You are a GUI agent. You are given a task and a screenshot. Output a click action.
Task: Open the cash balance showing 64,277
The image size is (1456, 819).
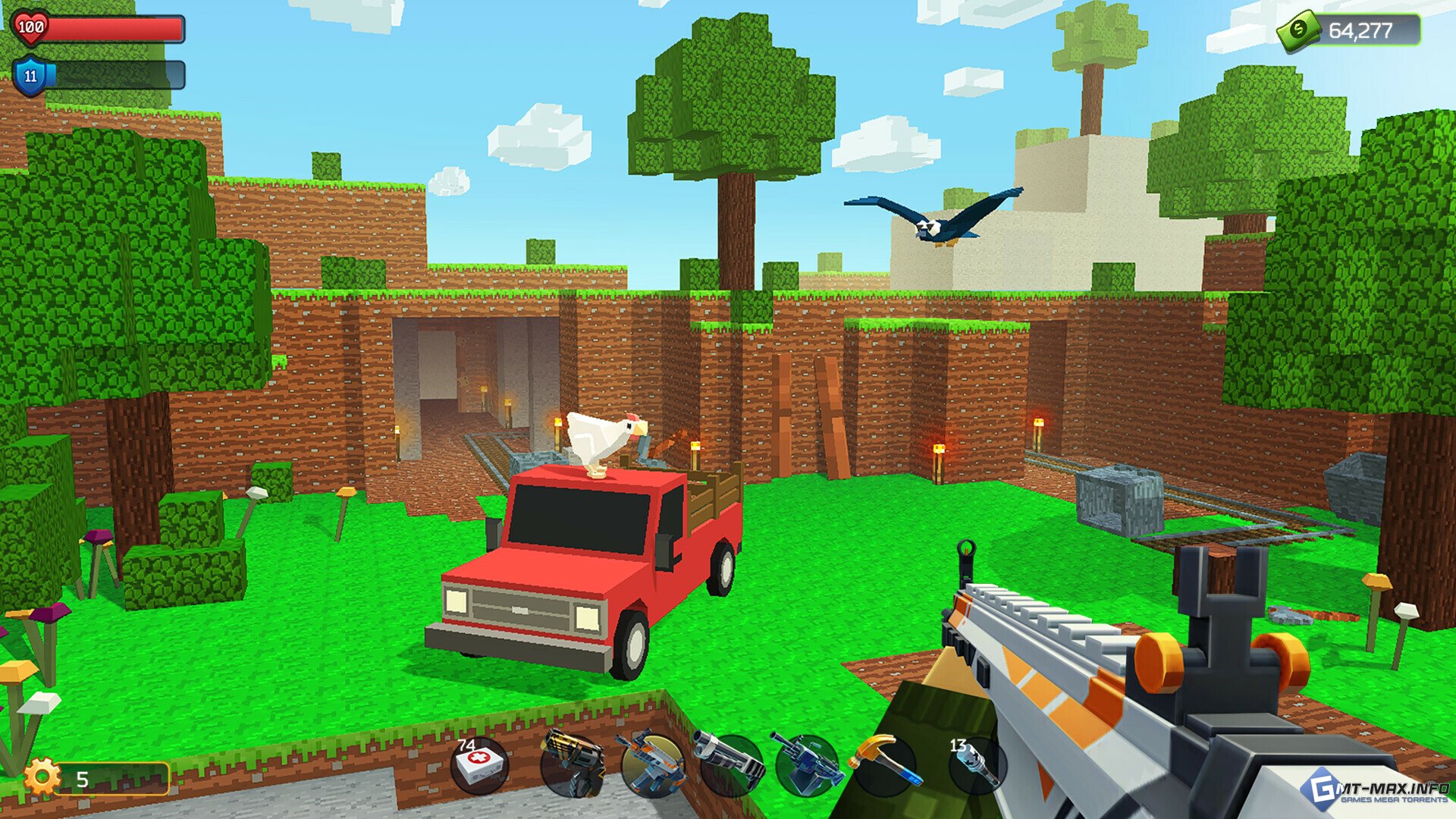[x=1351, y=31]
